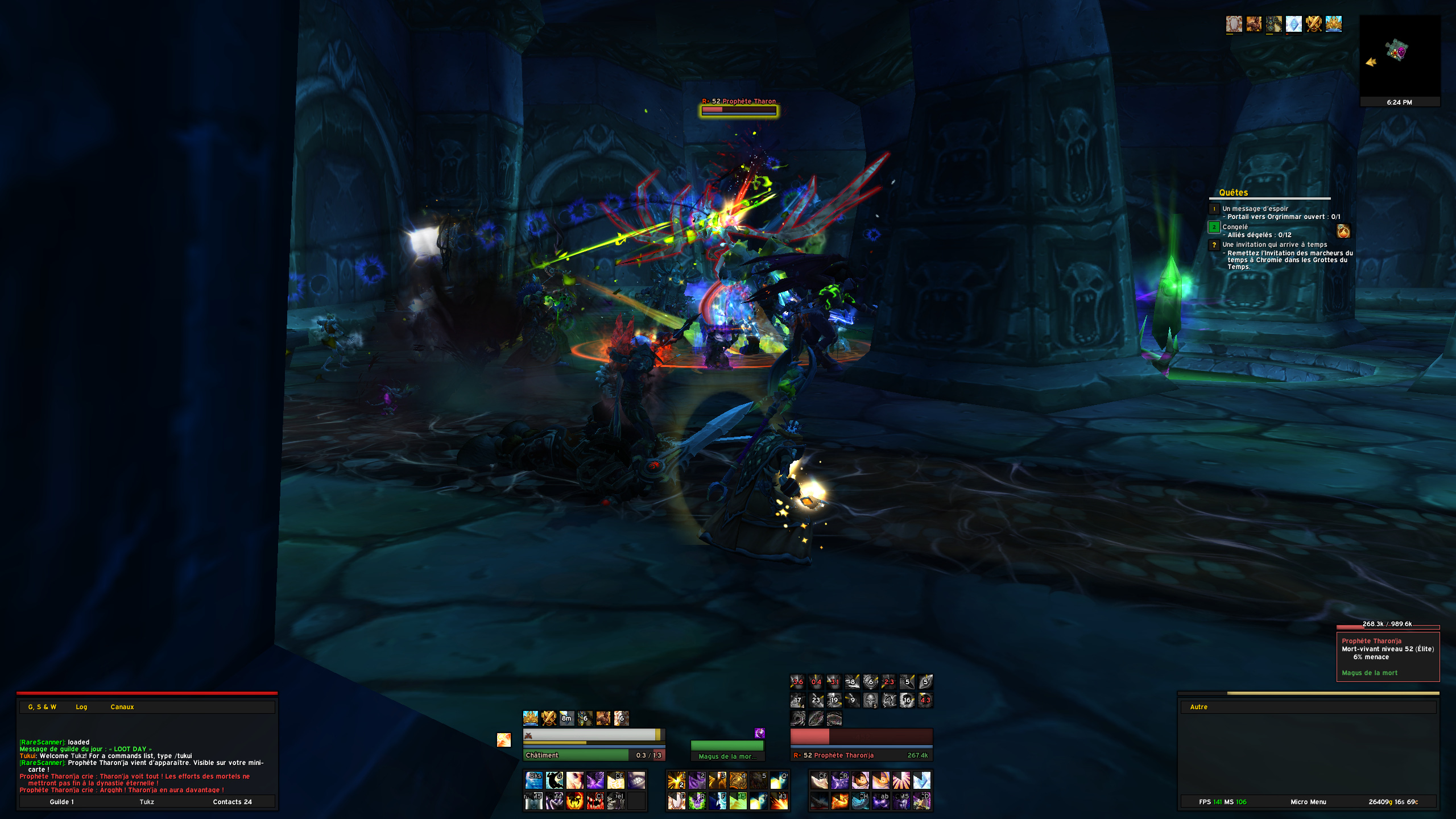Use the purple wings ability
The height and width of the screenshot is (819, 1456).
(x=595, y=780)
